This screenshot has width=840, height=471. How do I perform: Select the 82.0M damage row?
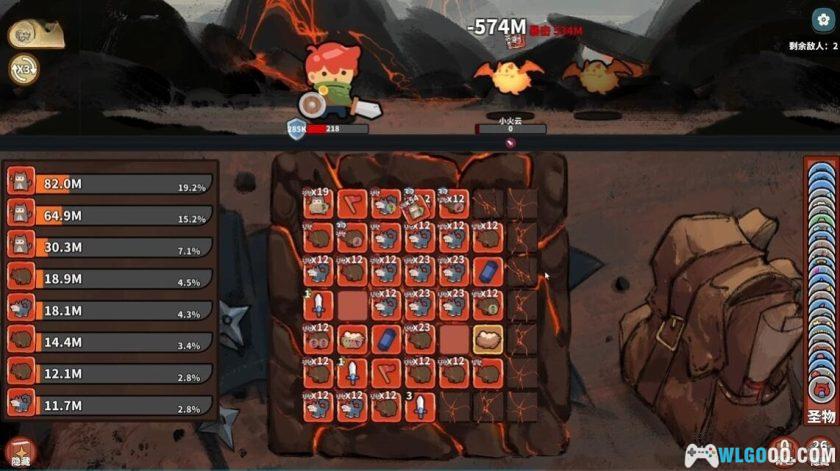[x=112, y=182]
